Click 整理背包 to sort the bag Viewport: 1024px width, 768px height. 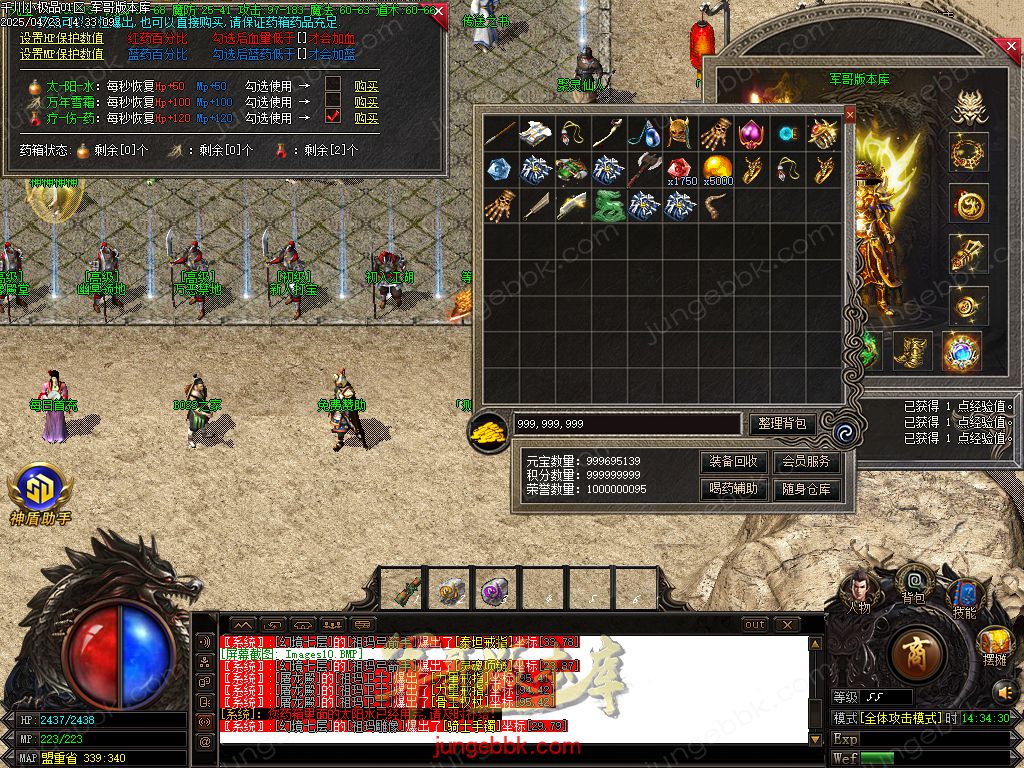(x=783, y=424)
